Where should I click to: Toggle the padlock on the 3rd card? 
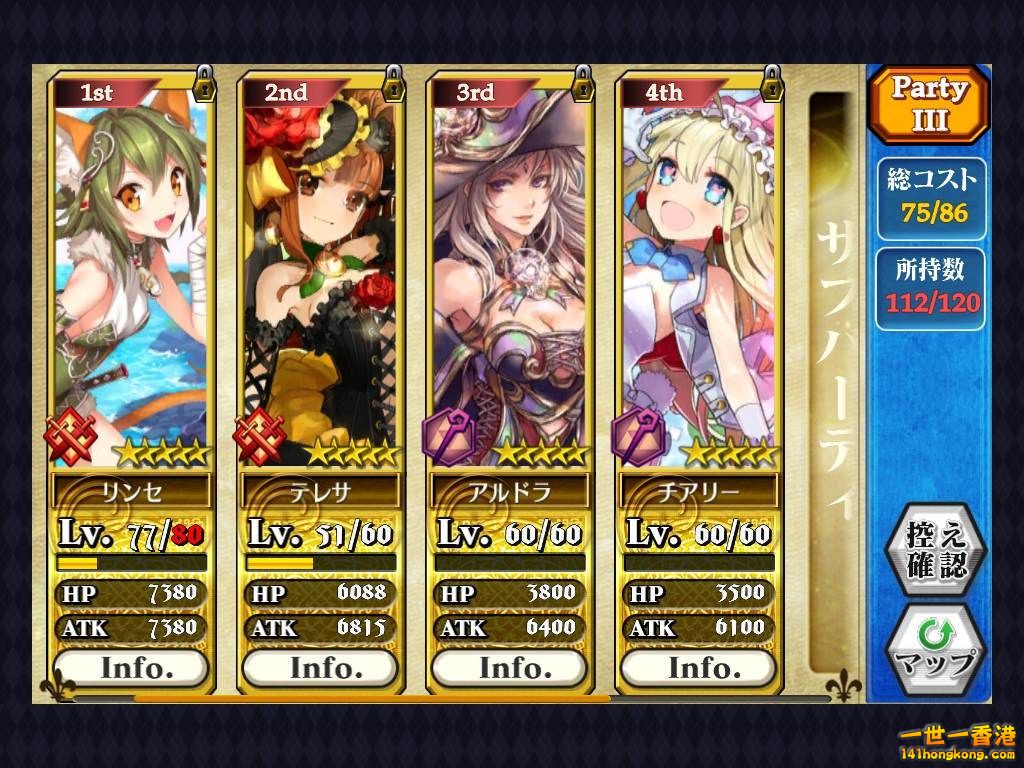tap(583, 83)
